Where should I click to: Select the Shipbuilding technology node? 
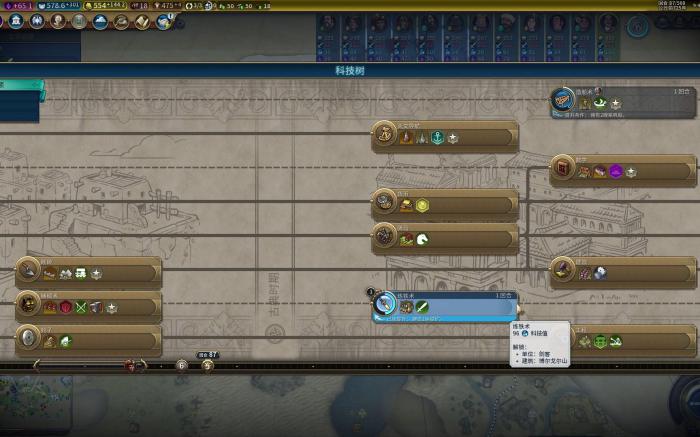tap(622, 101)
